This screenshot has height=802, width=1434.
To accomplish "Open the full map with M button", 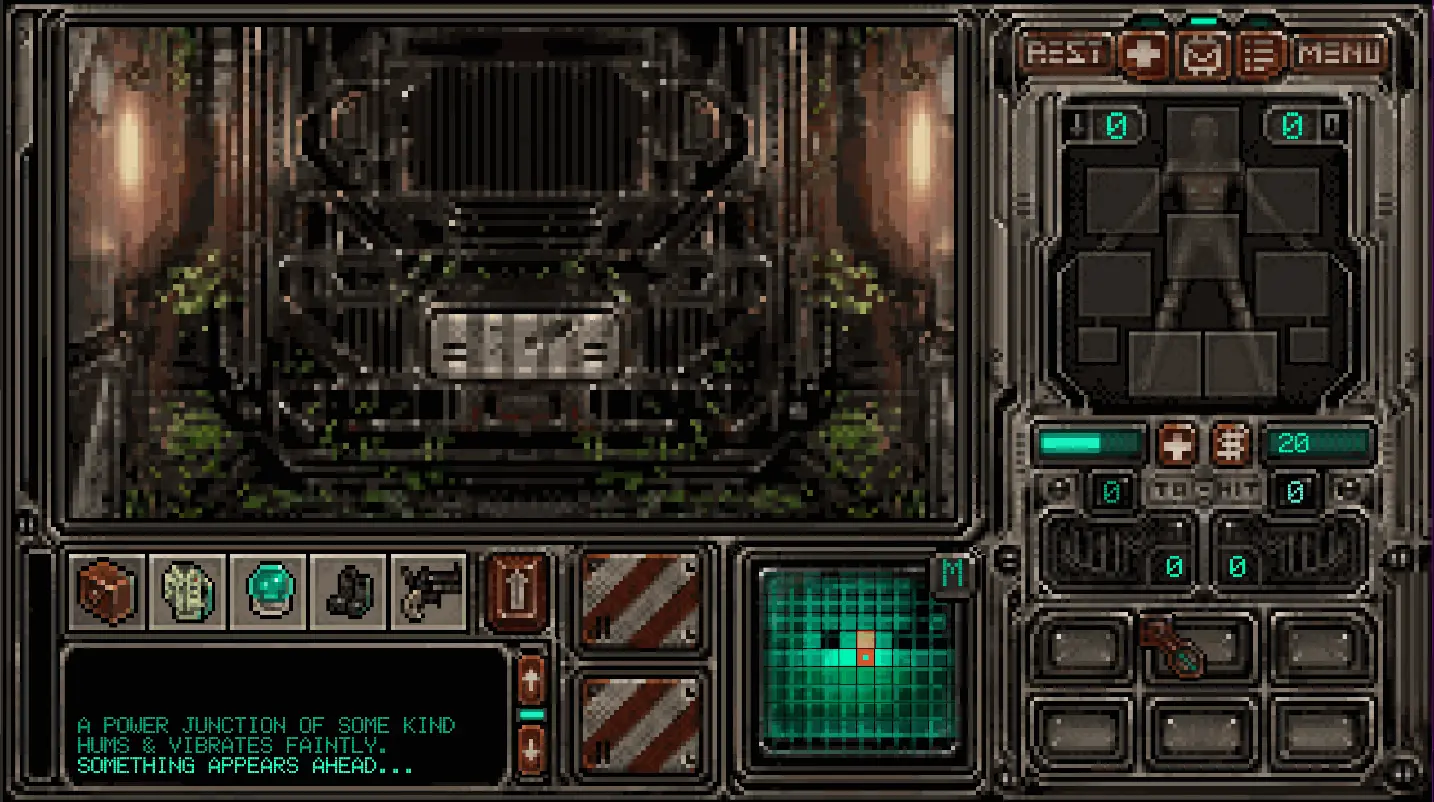I will (952, 574).
